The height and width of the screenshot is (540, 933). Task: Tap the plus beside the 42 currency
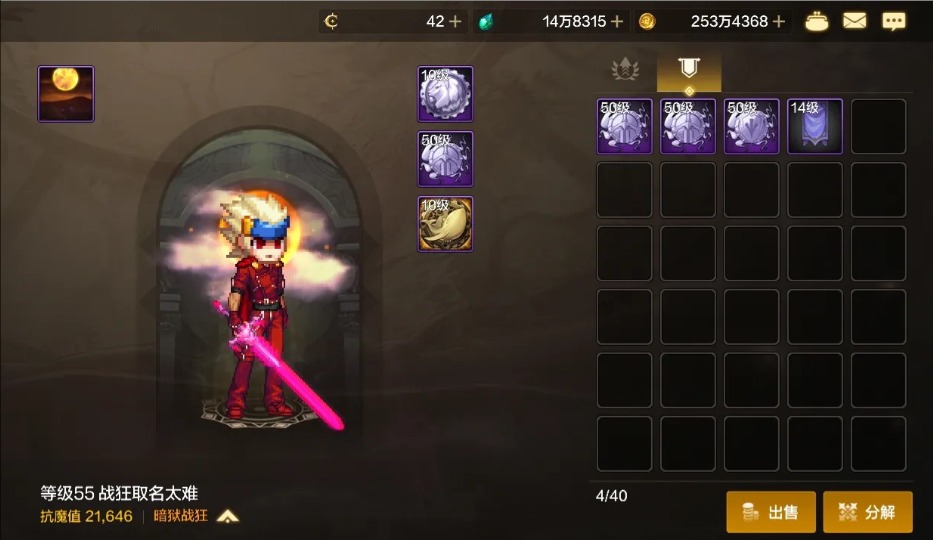[456, 21]
